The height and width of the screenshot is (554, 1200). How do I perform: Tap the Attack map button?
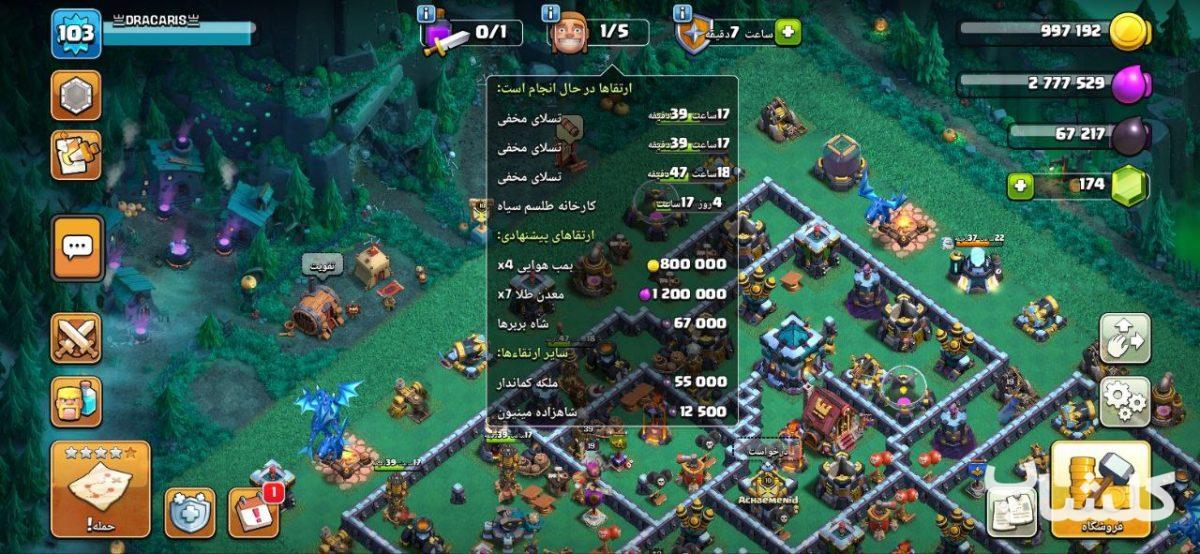pyautogui.click(x=100, y=489)
